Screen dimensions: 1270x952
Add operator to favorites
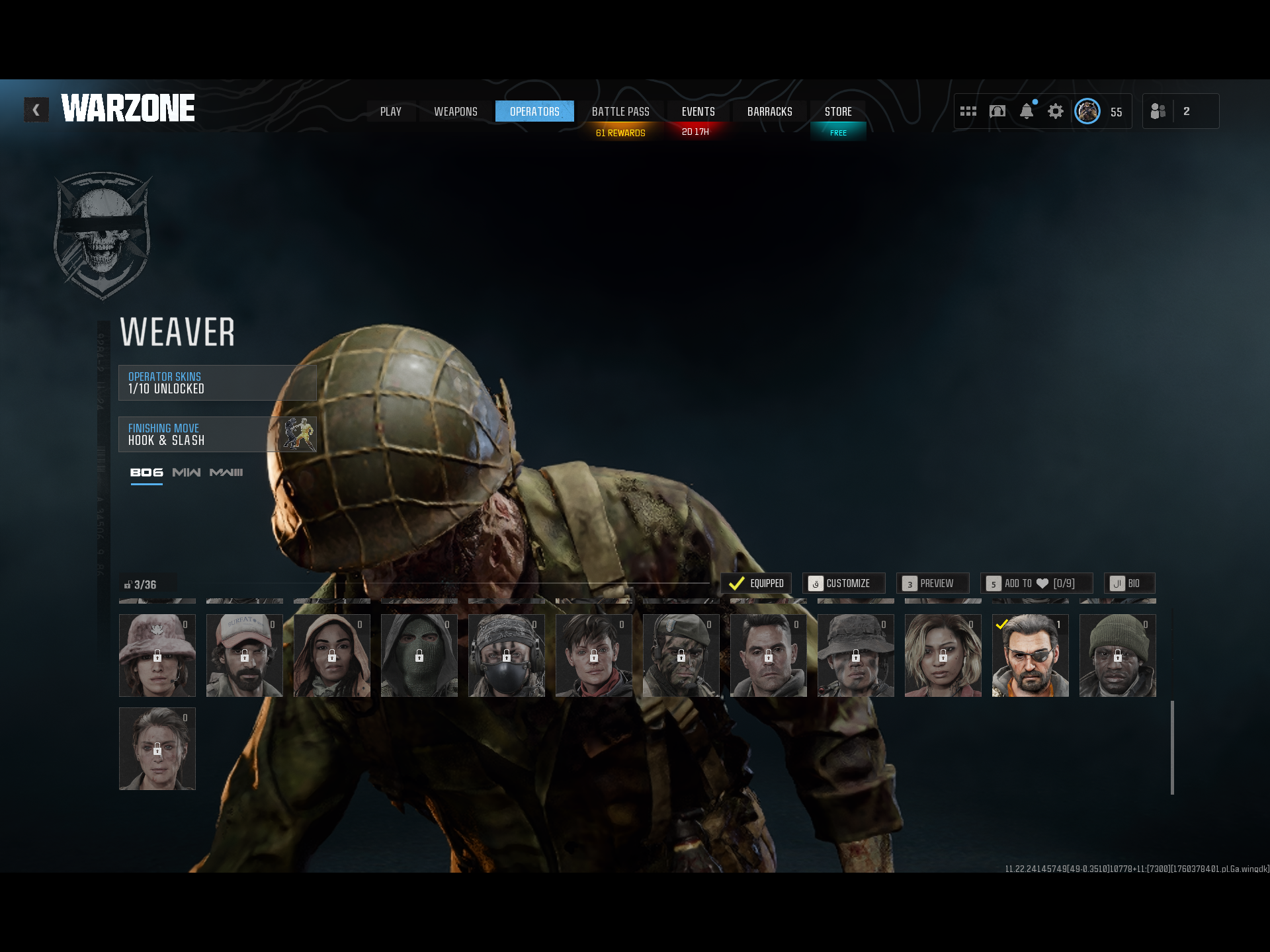(1036, 583)
